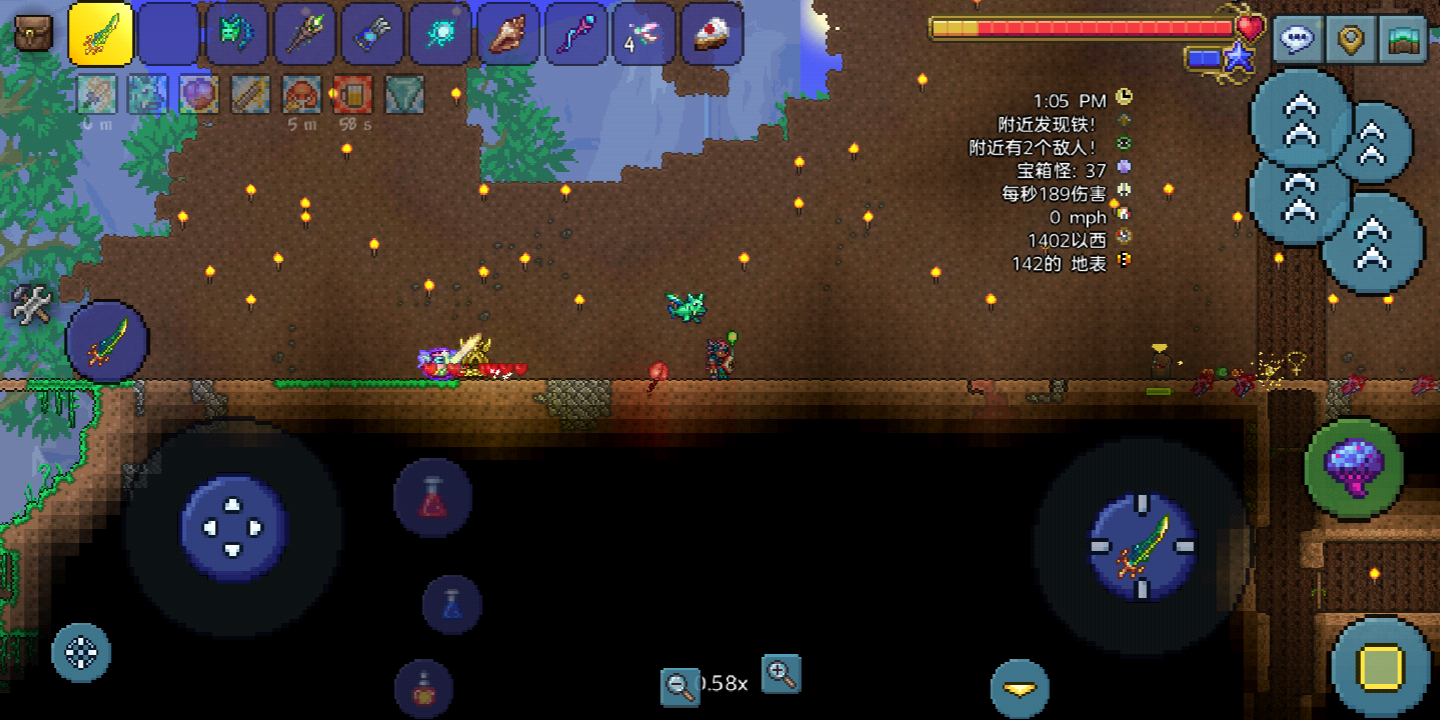Open the housing menu button
The height and width of the screenshot is (720, 1440).
(1403, 40)
